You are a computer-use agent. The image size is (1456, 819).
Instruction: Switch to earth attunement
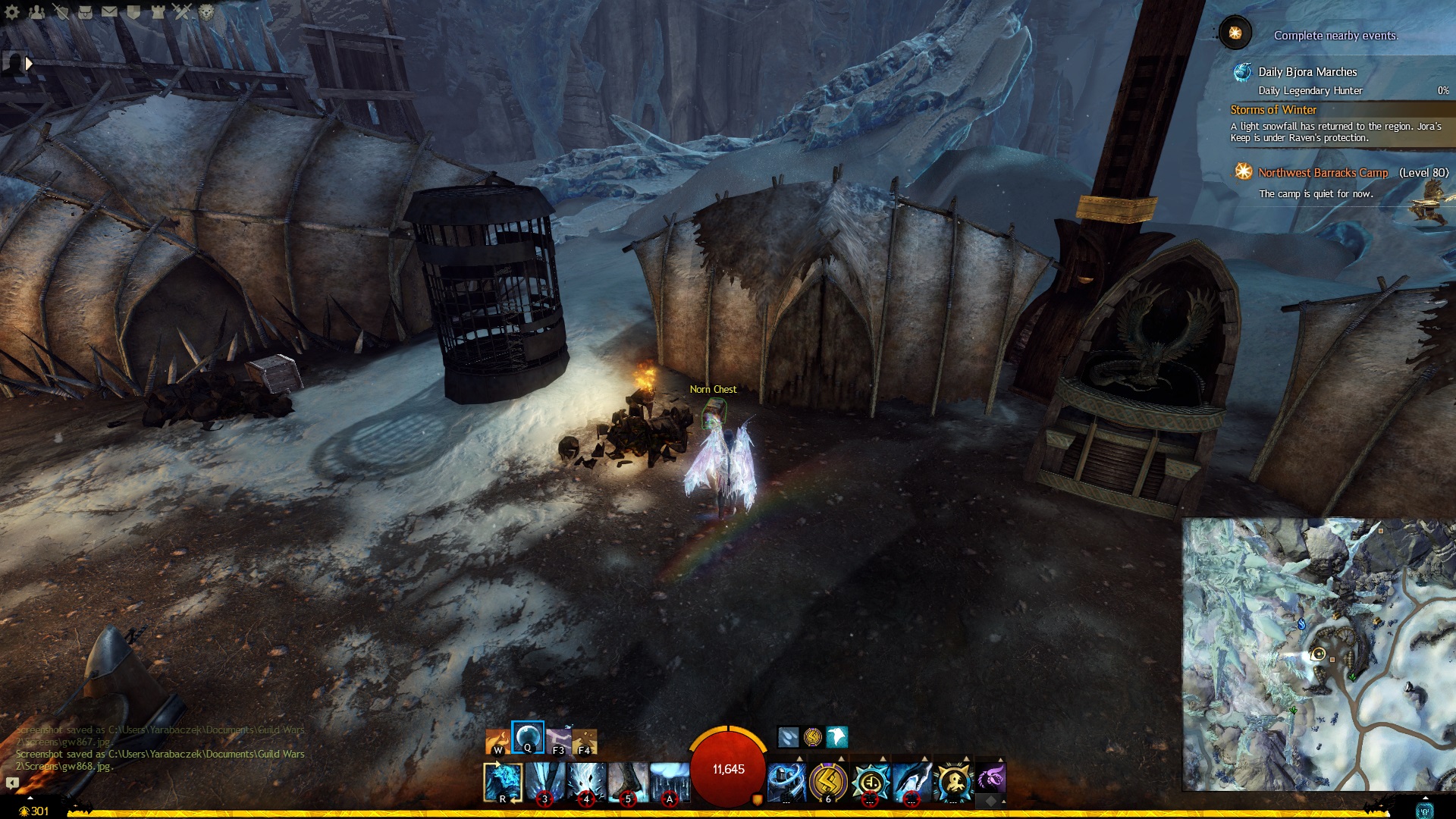coord(585,740)
